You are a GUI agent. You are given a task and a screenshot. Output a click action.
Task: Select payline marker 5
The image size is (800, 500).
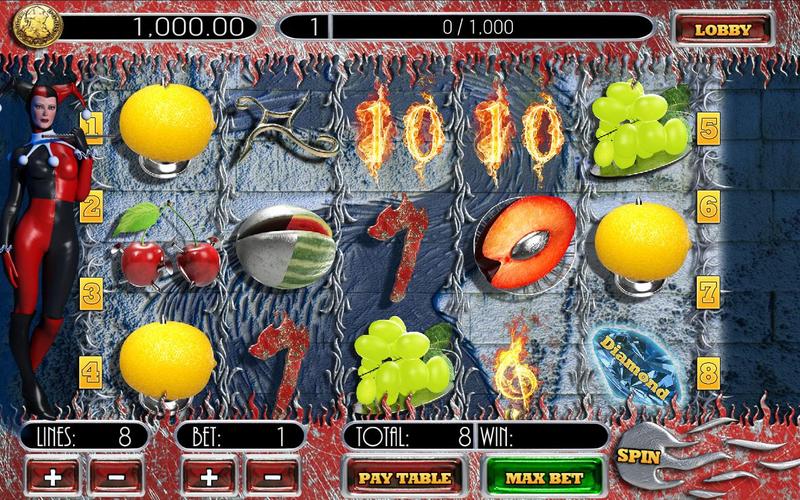[708, 127]
